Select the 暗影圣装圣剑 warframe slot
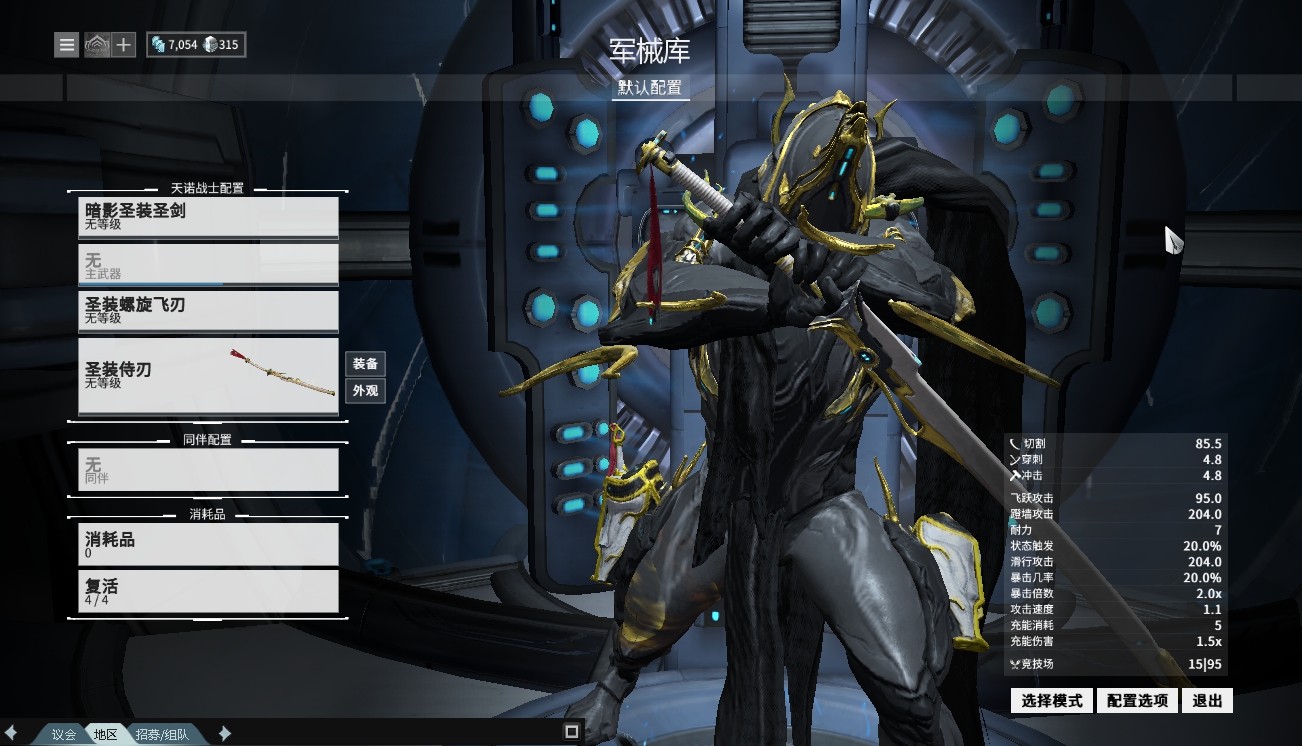Screen dimensions: 1302x746 tap(208, 217)
